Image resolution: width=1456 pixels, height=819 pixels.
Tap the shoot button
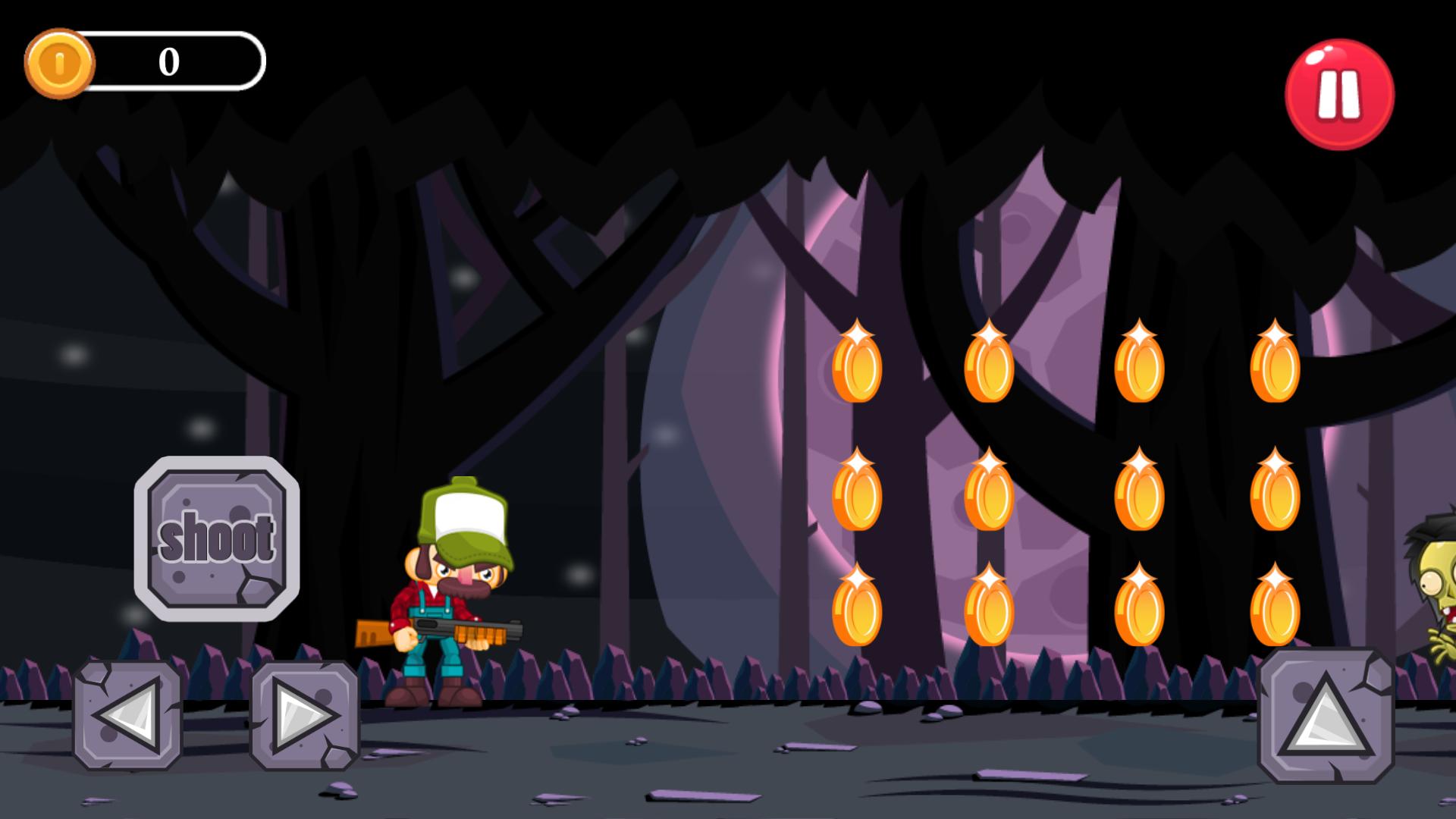click(217, 538)
